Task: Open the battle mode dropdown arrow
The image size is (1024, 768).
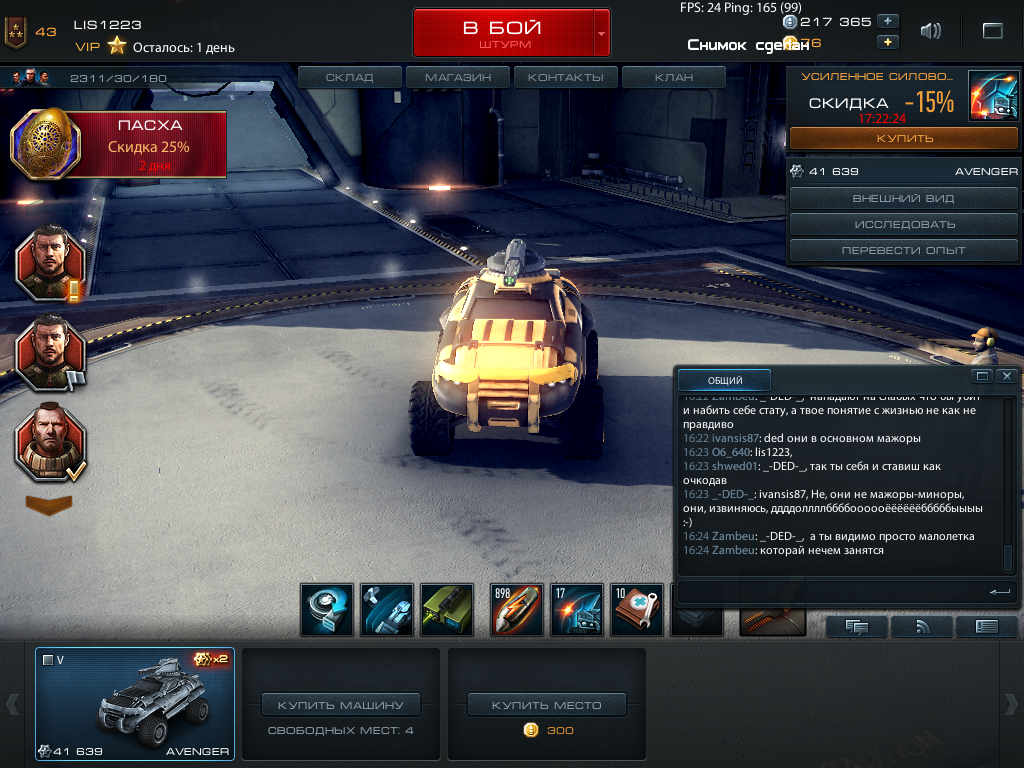Action: coord(601,33)
